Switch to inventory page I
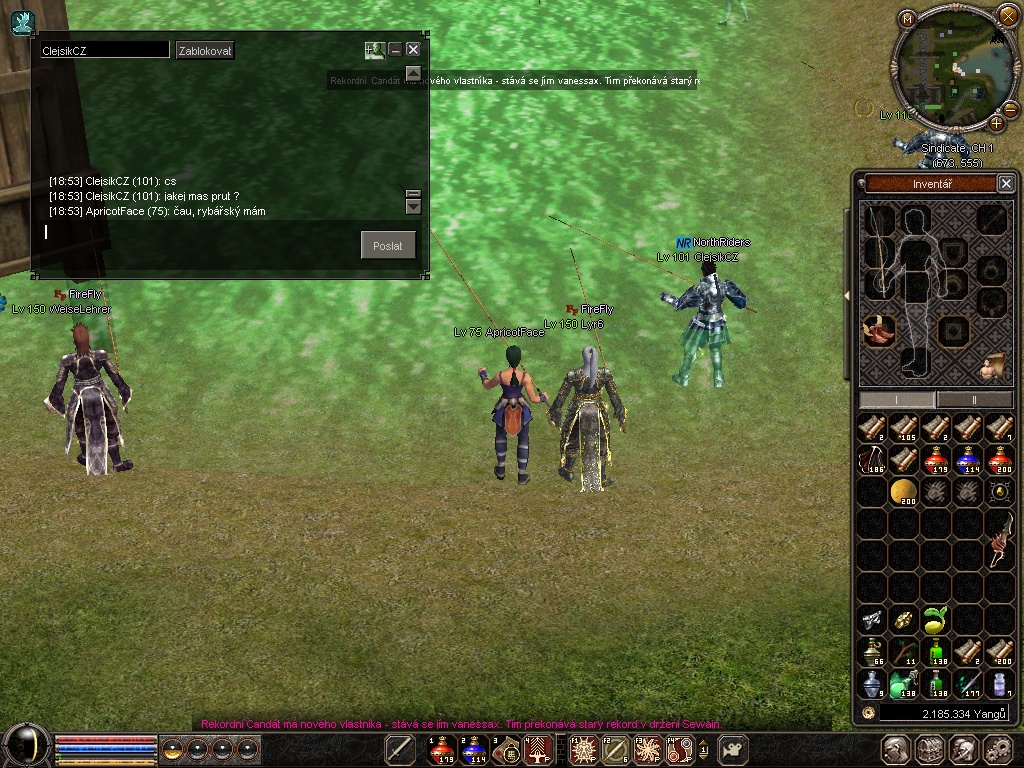The image size is (1024, 768). [x=897, y=399]
